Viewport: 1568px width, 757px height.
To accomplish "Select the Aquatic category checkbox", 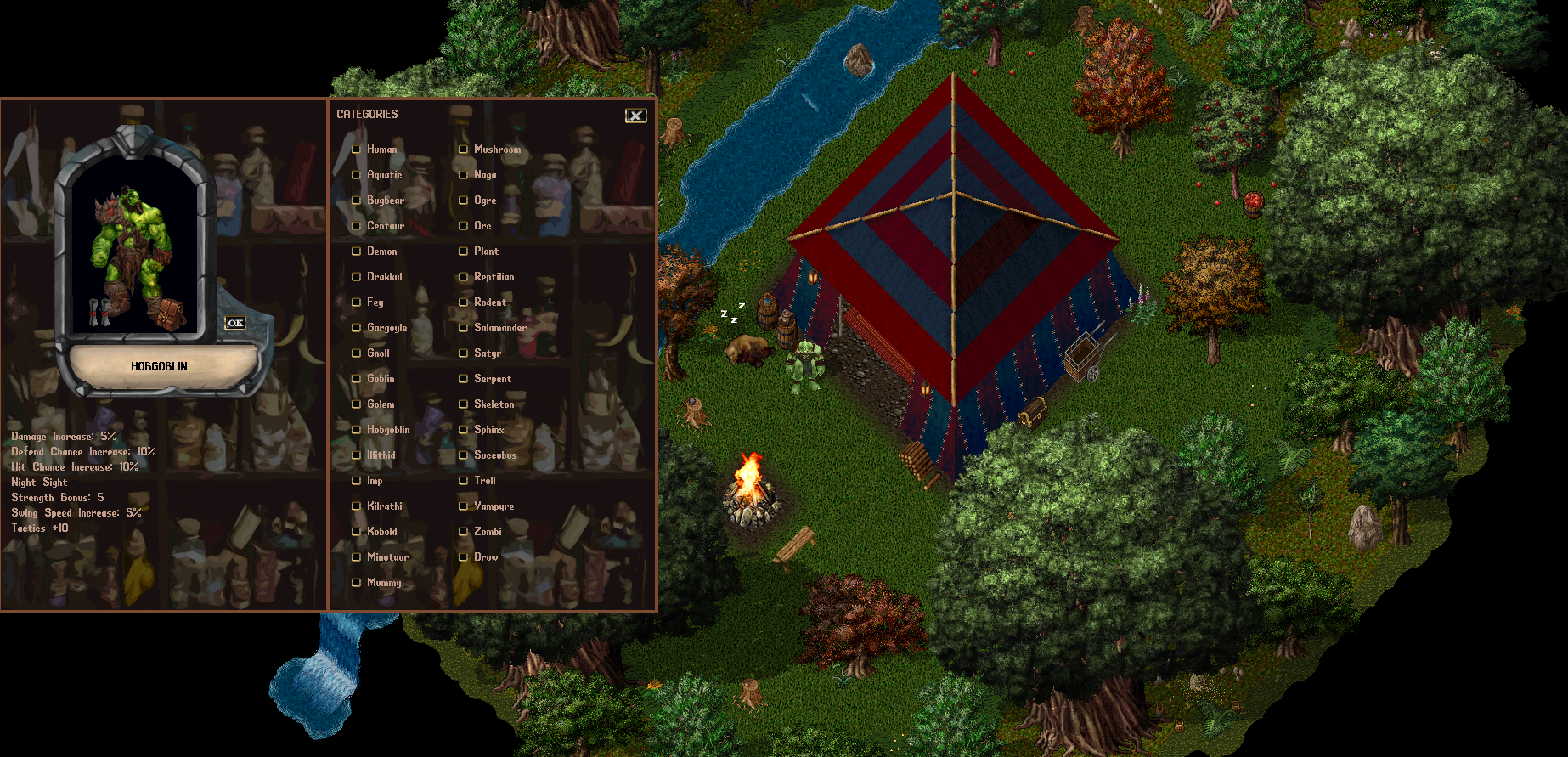I will point(357,175).
